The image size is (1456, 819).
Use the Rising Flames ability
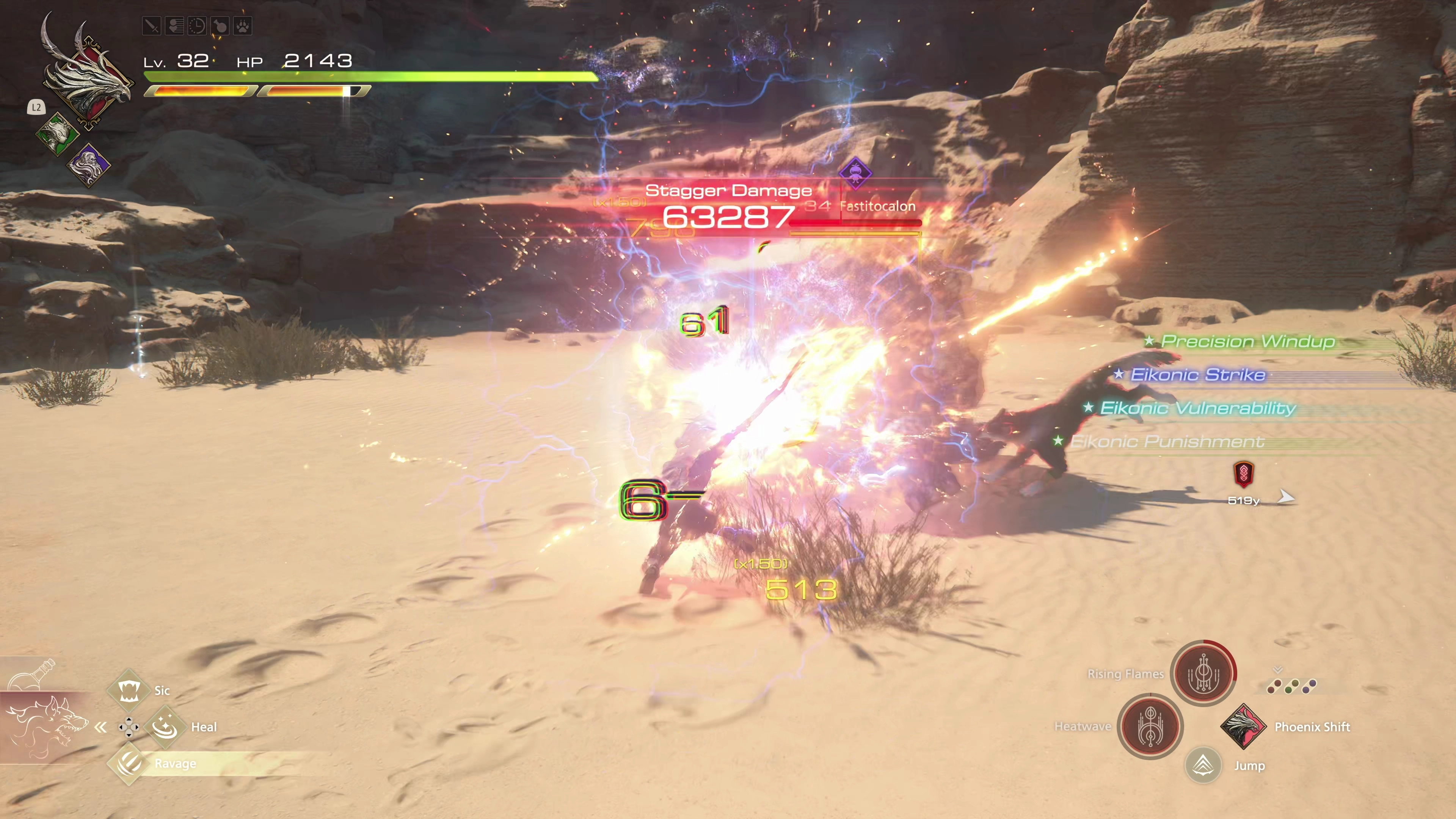[1203, 673]
